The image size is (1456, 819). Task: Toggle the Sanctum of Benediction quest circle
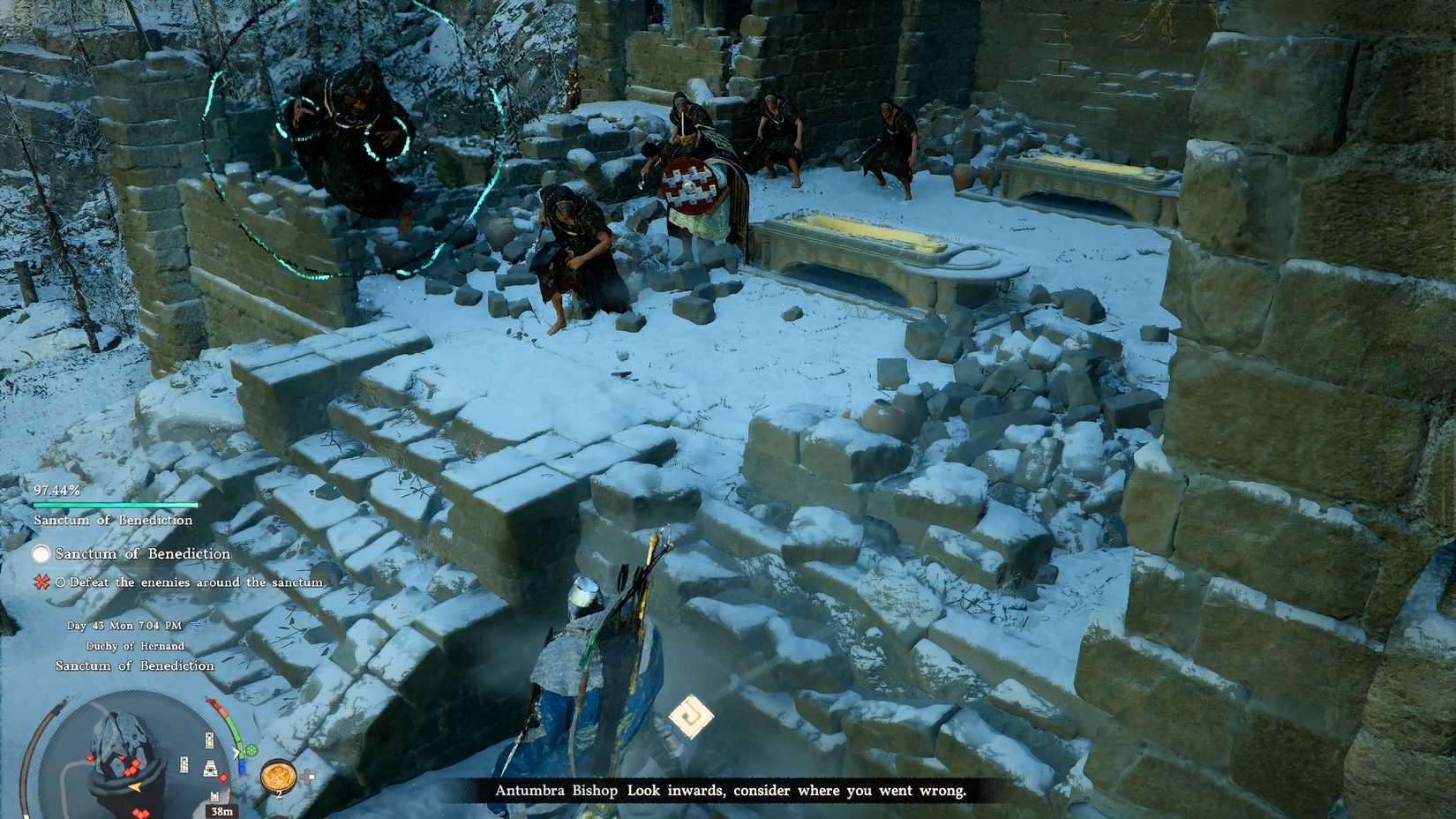coord(40,553)
